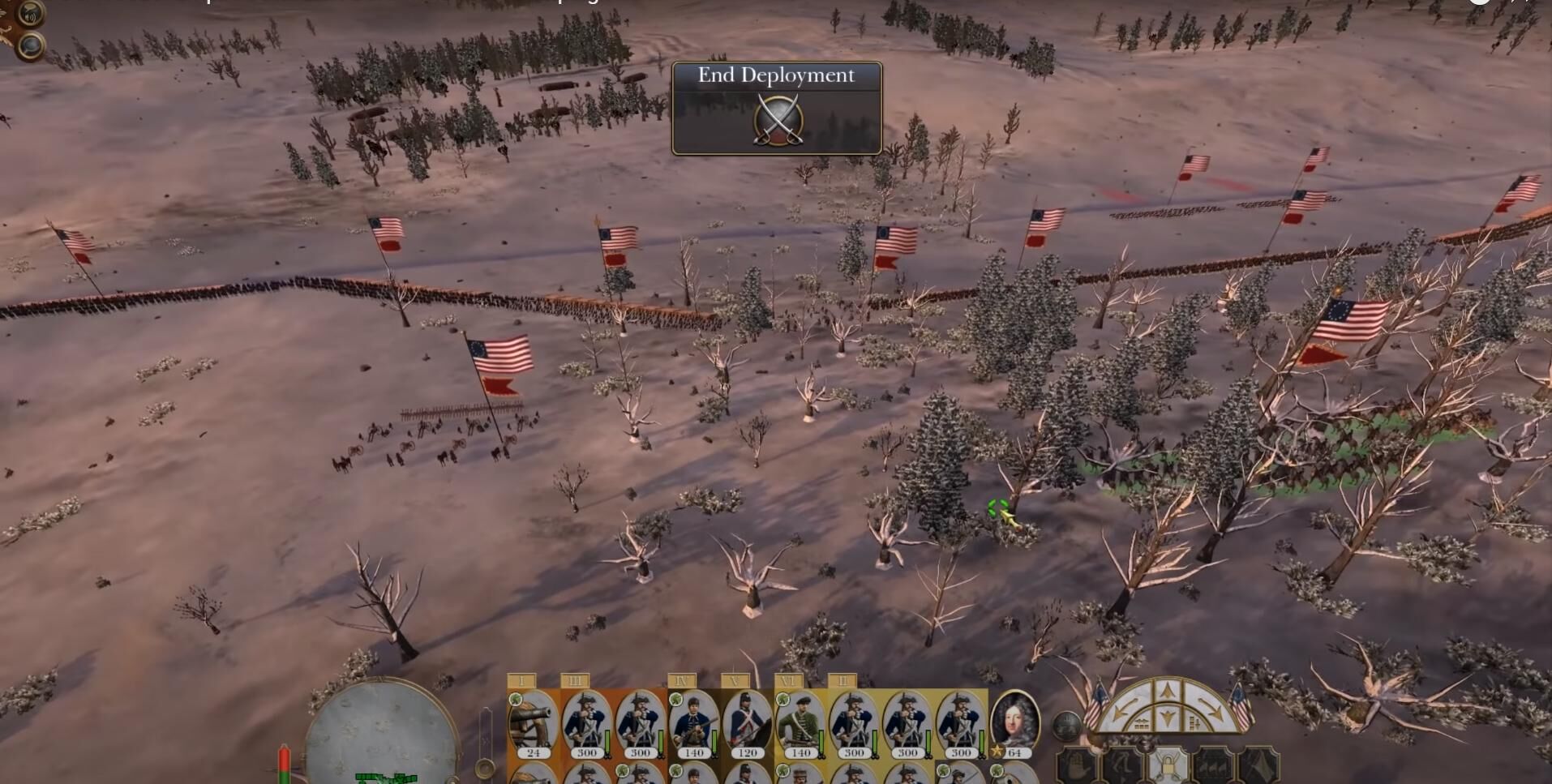
Task: Toggle the run legs order button
Action: tap(1123, 766)
